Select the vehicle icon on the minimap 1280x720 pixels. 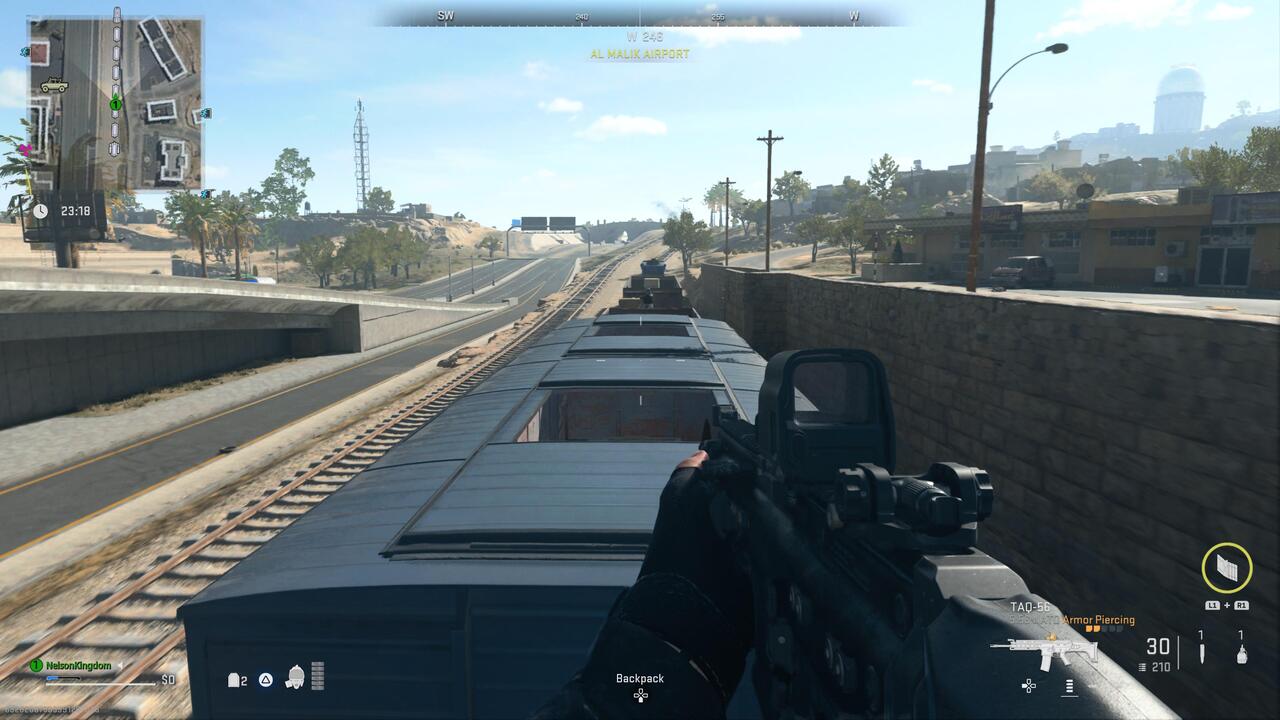pos(54,85)
